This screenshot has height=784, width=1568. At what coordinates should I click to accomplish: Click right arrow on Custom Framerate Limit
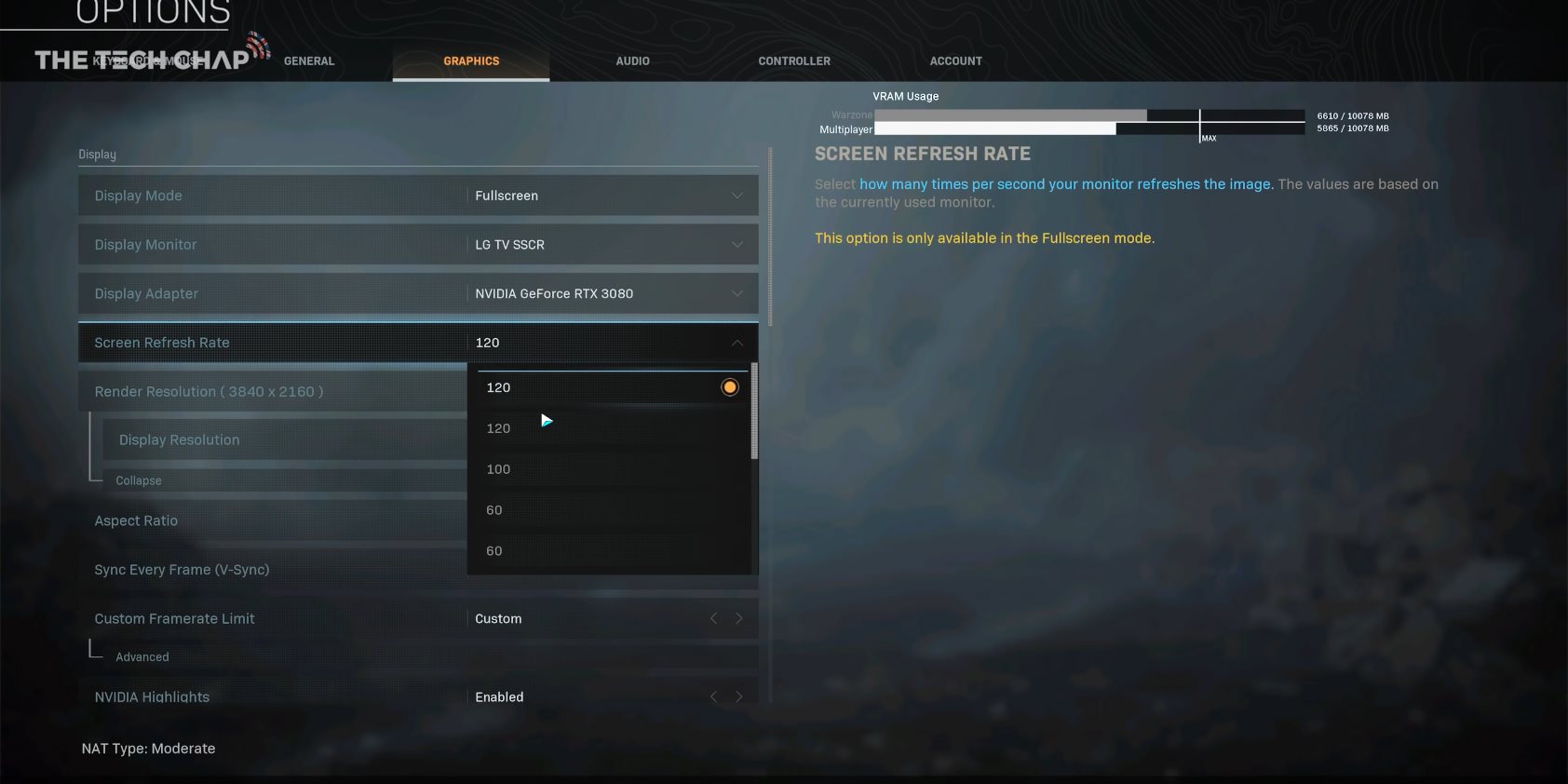point(739,618)
